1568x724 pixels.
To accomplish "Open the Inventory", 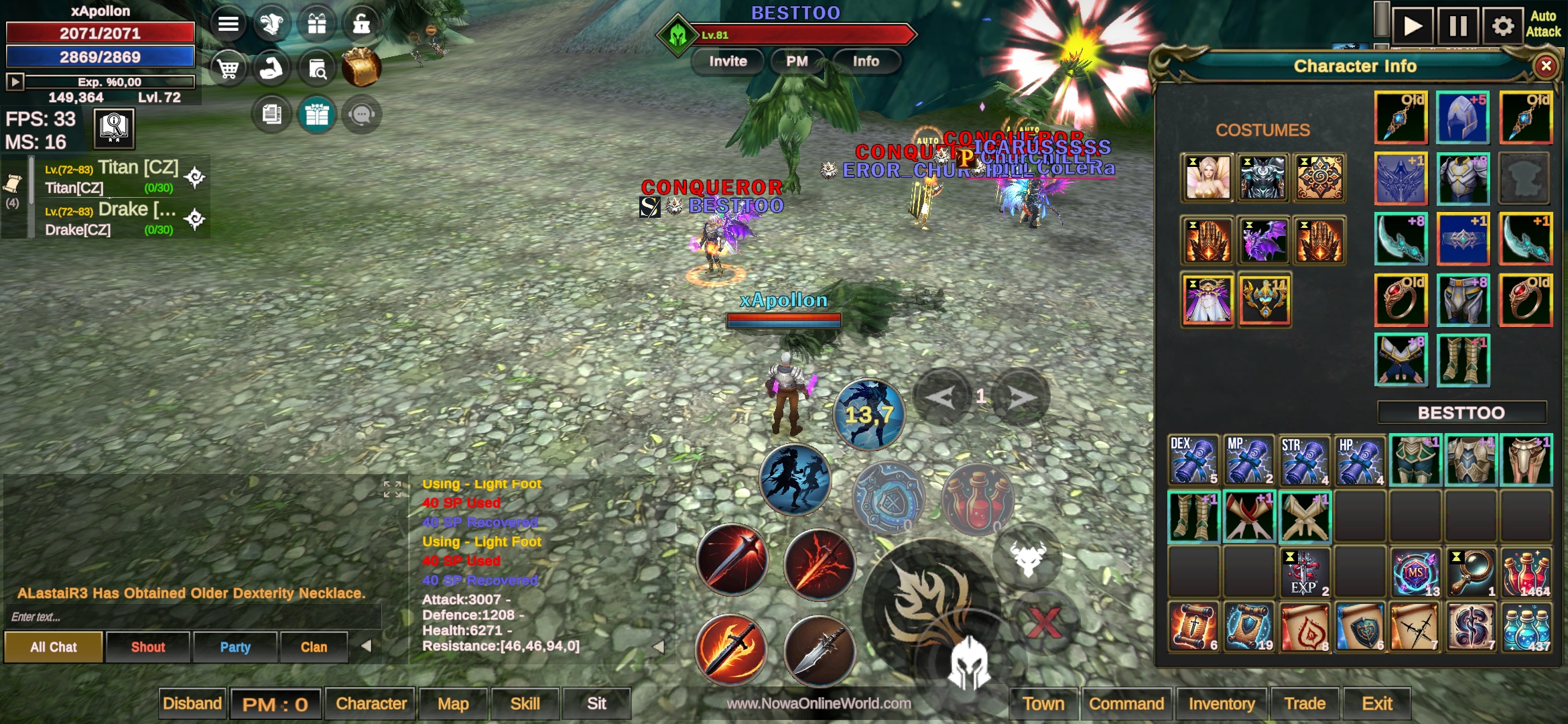I will click(x=1221, y=703).
